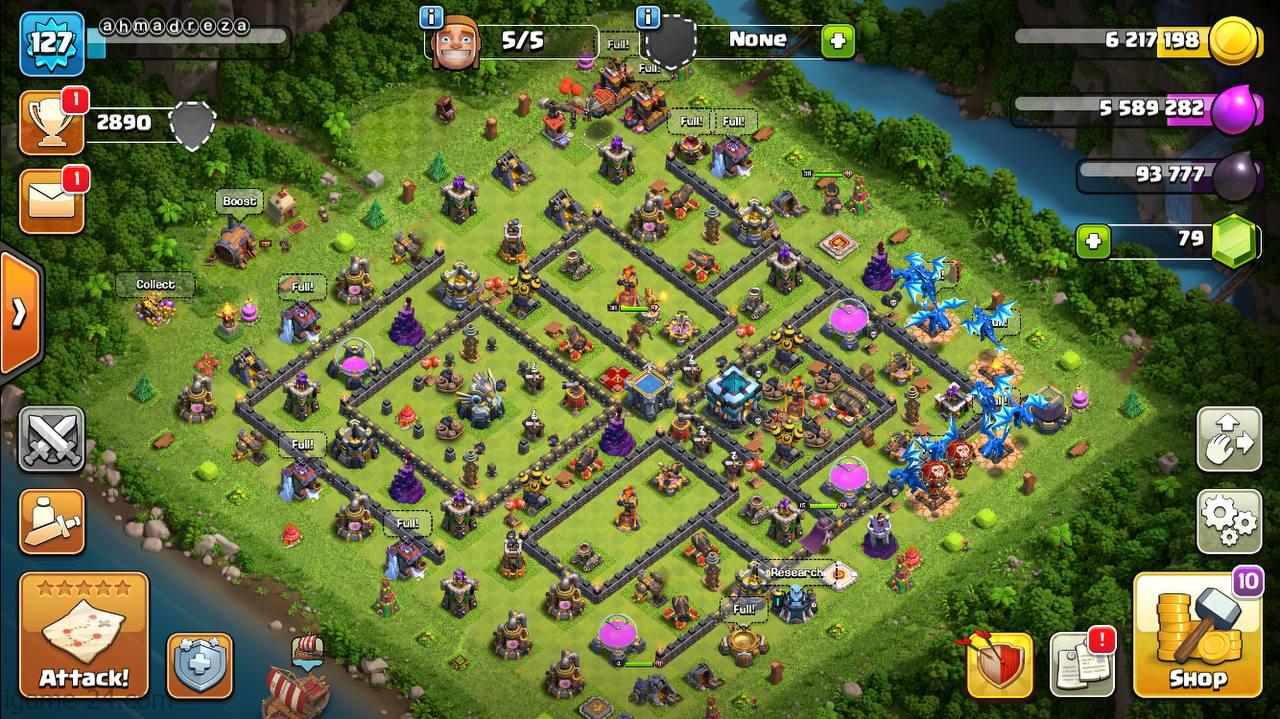The image size is (1280, 719).
Task: Show builder info
Action: click(432, 17)
